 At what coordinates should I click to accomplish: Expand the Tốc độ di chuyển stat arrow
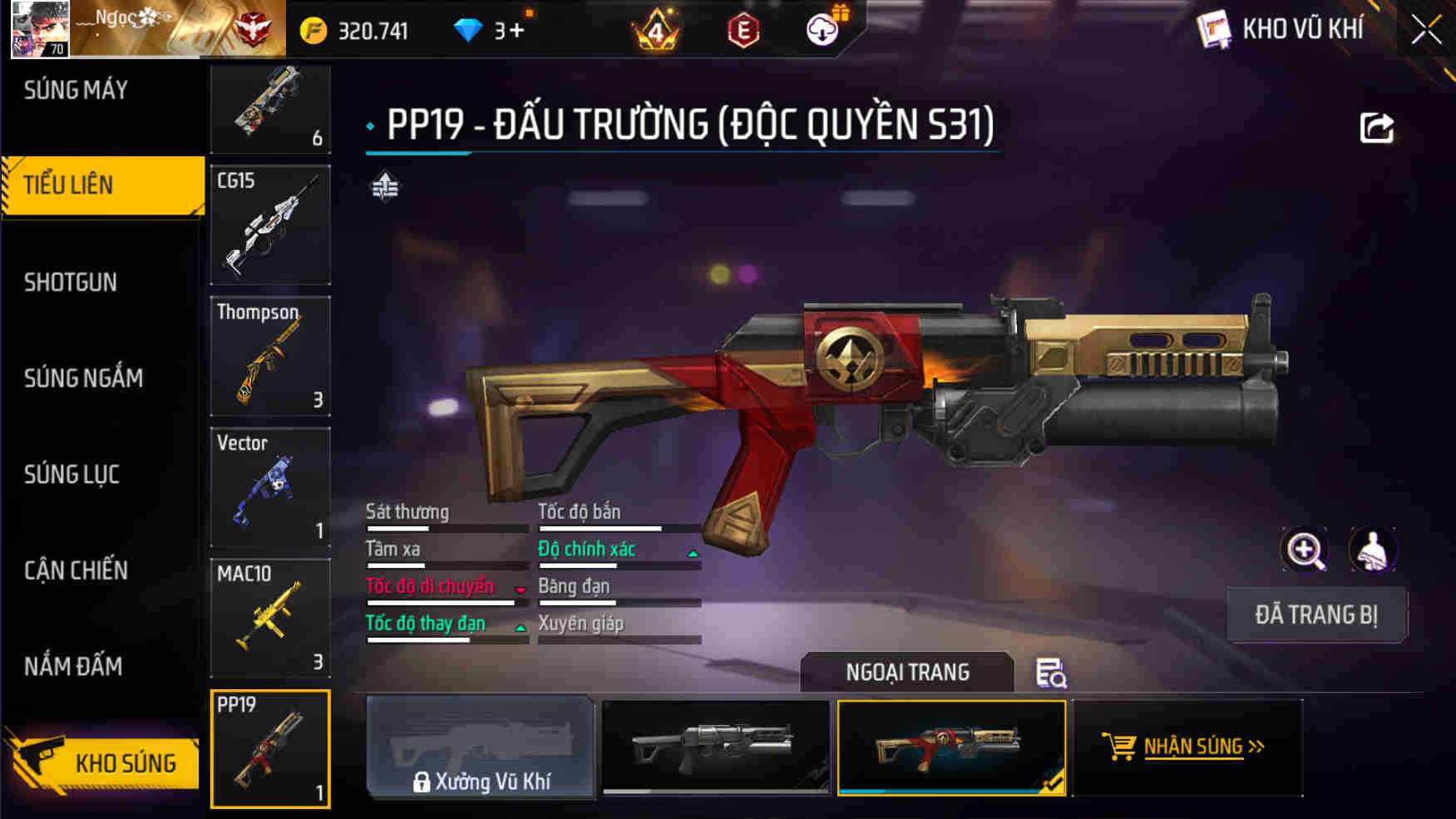[x=521, y=589]
